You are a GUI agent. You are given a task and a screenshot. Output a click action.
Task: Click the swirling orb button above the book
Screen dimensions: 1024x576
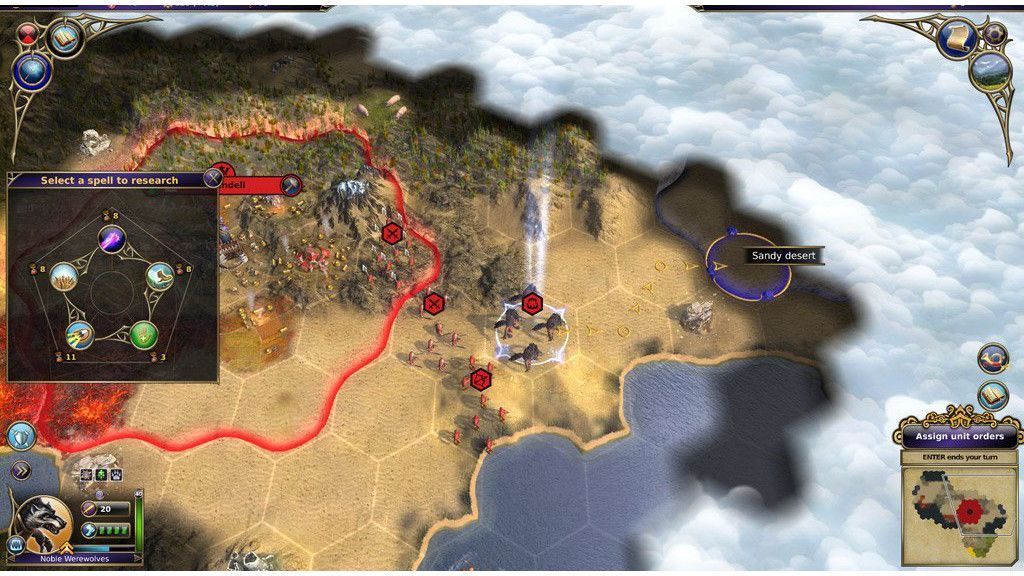tap(993, 358)
